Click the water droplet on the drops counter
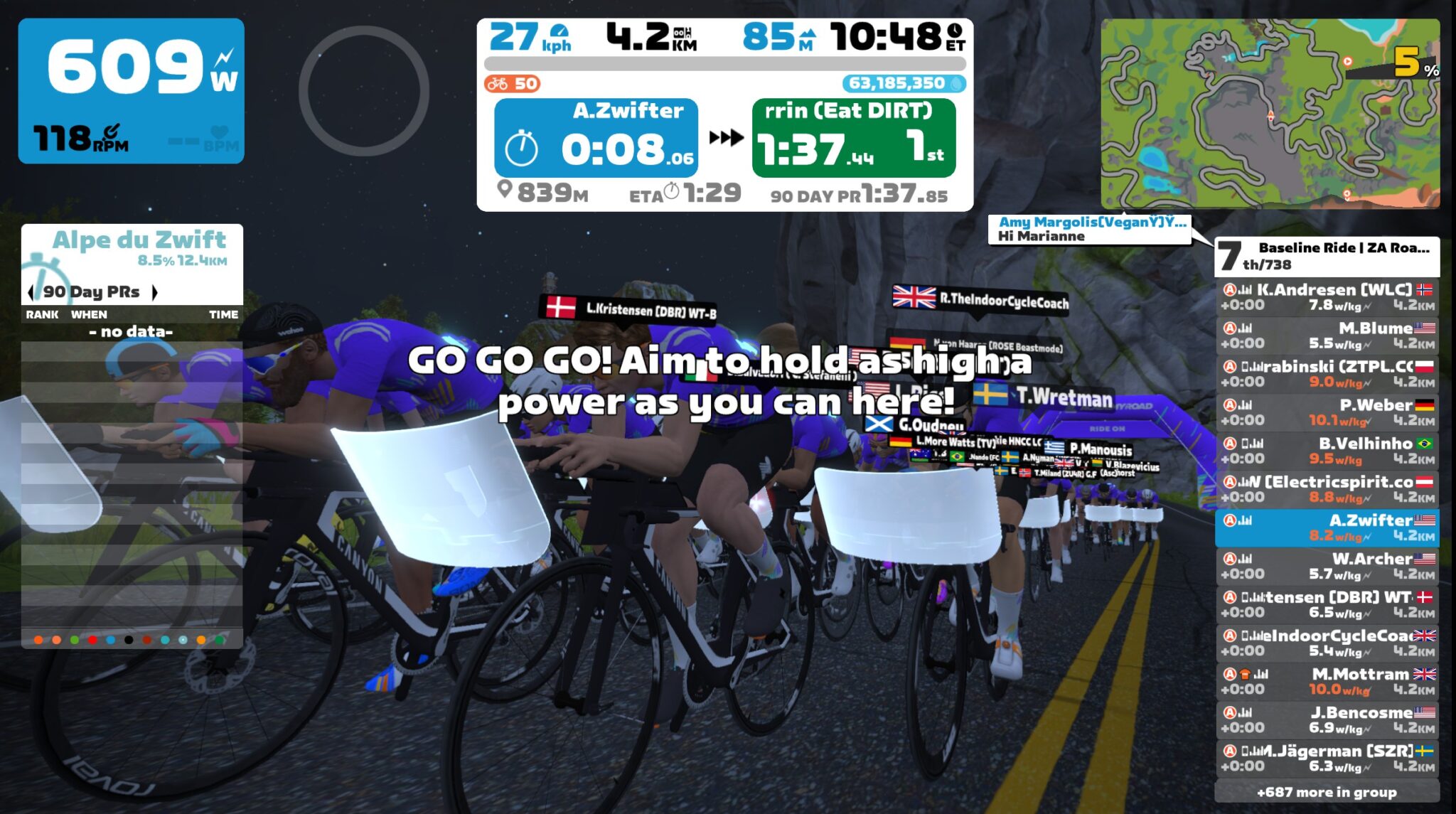 [956, 84]
